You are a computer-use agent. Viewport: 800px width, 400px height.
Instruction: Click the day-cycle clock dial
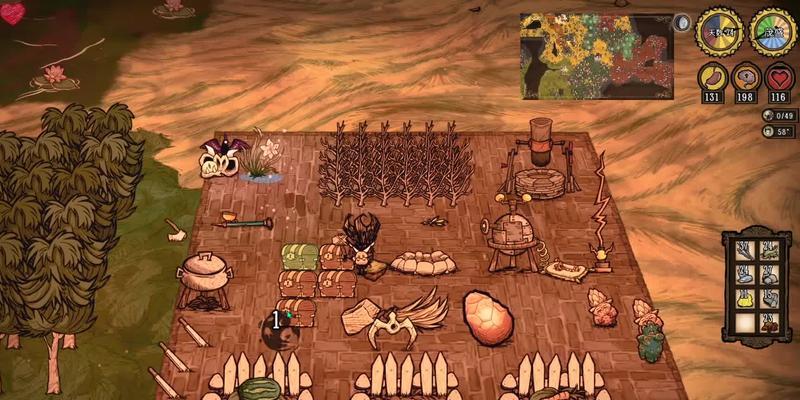(717, 31)
